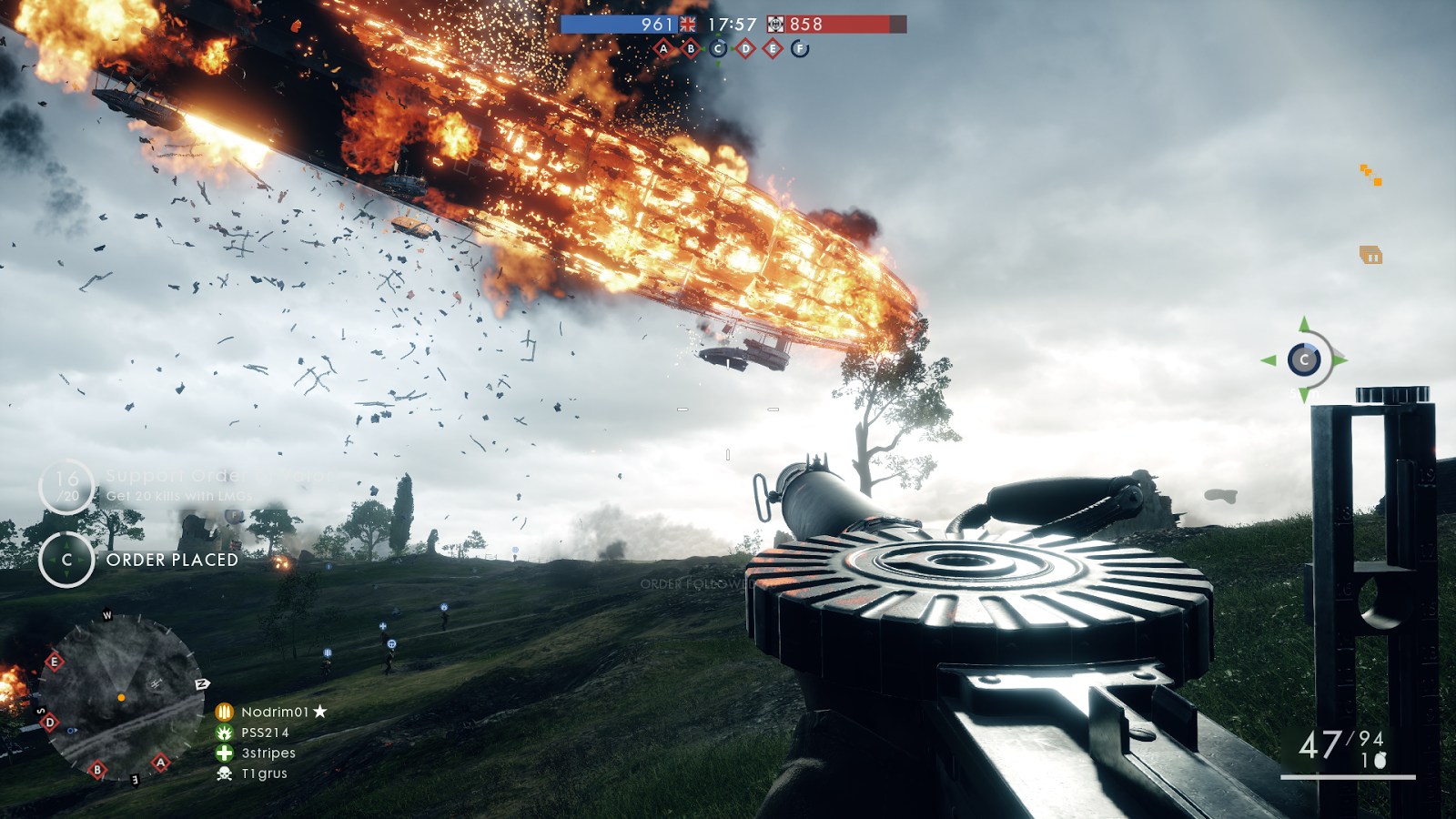Select objective B flag in top score bar
Viewport: 1456px width, 819px height.
coord(691,49)
